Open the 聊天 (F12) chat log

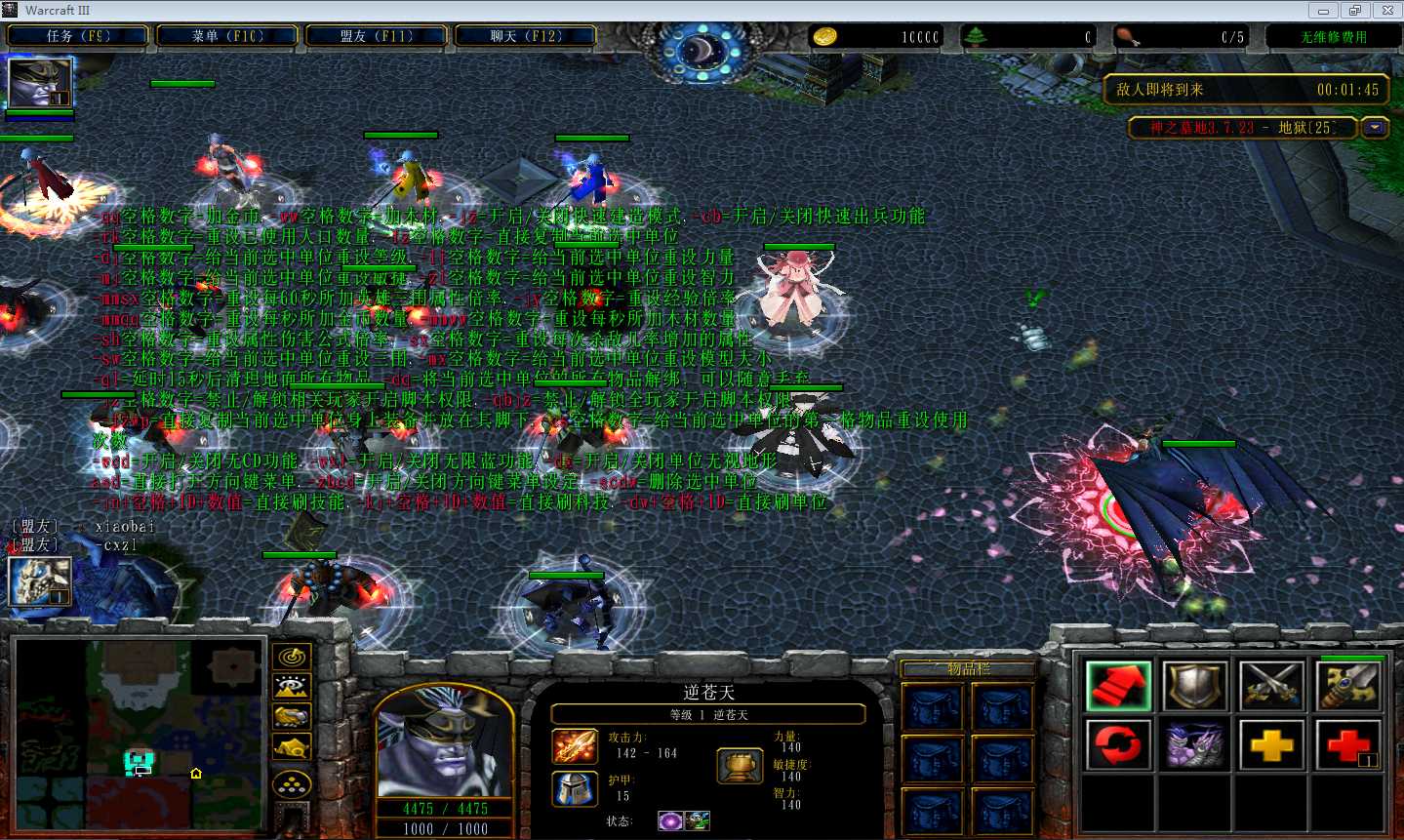point(526,36)
